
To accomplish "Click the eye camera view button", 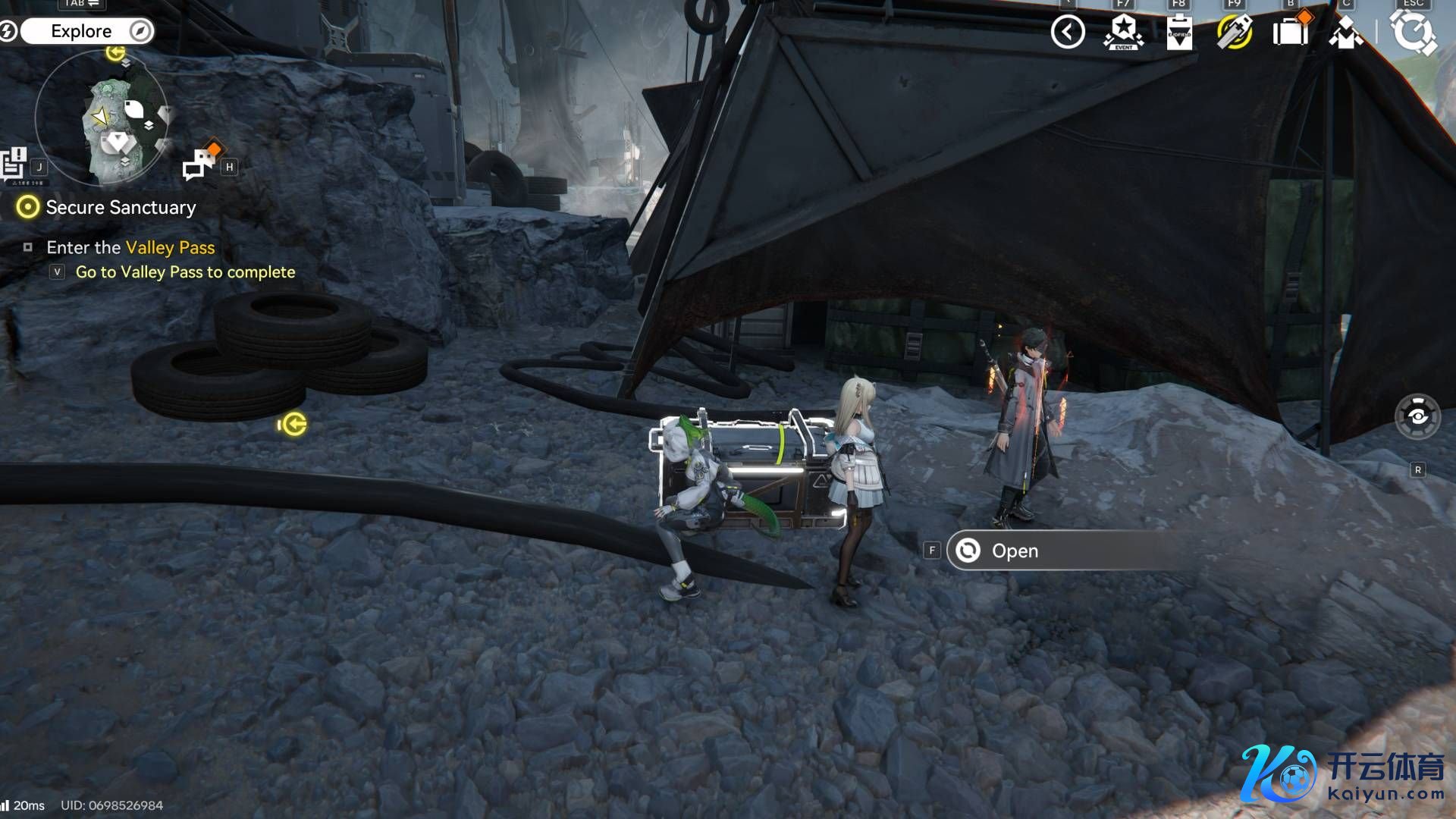I will point(1417,416).
